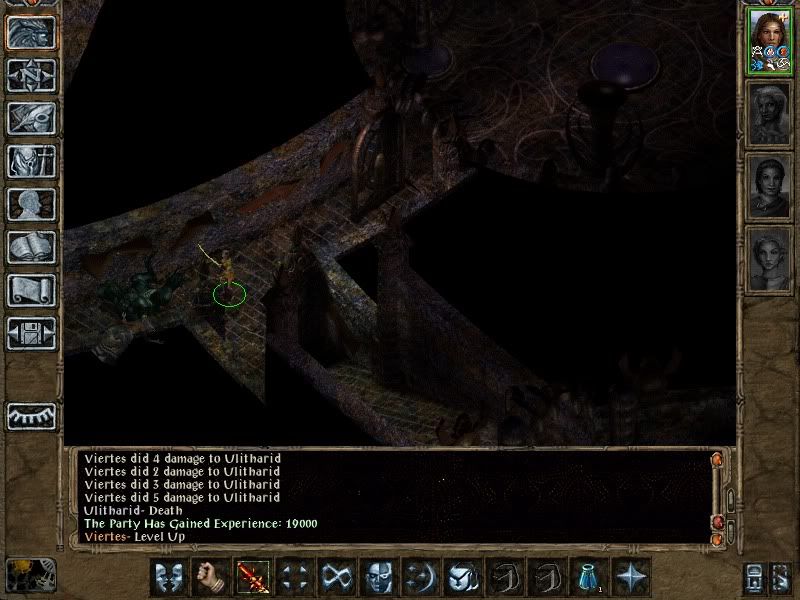Viewport: 800px width, 600px height.
Task: Toggle the clock button in bottom-left corner
Action: [x=29, y=574]
